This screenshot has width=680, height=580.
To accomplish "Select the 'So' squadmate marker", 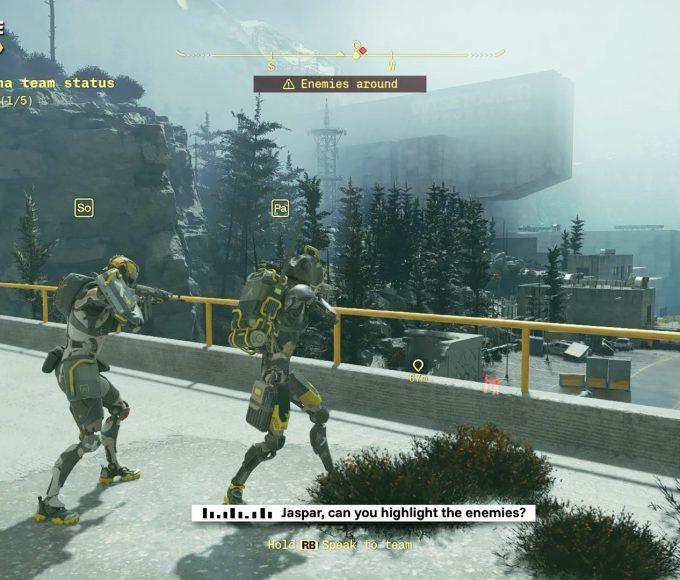I will coord(84,208).
